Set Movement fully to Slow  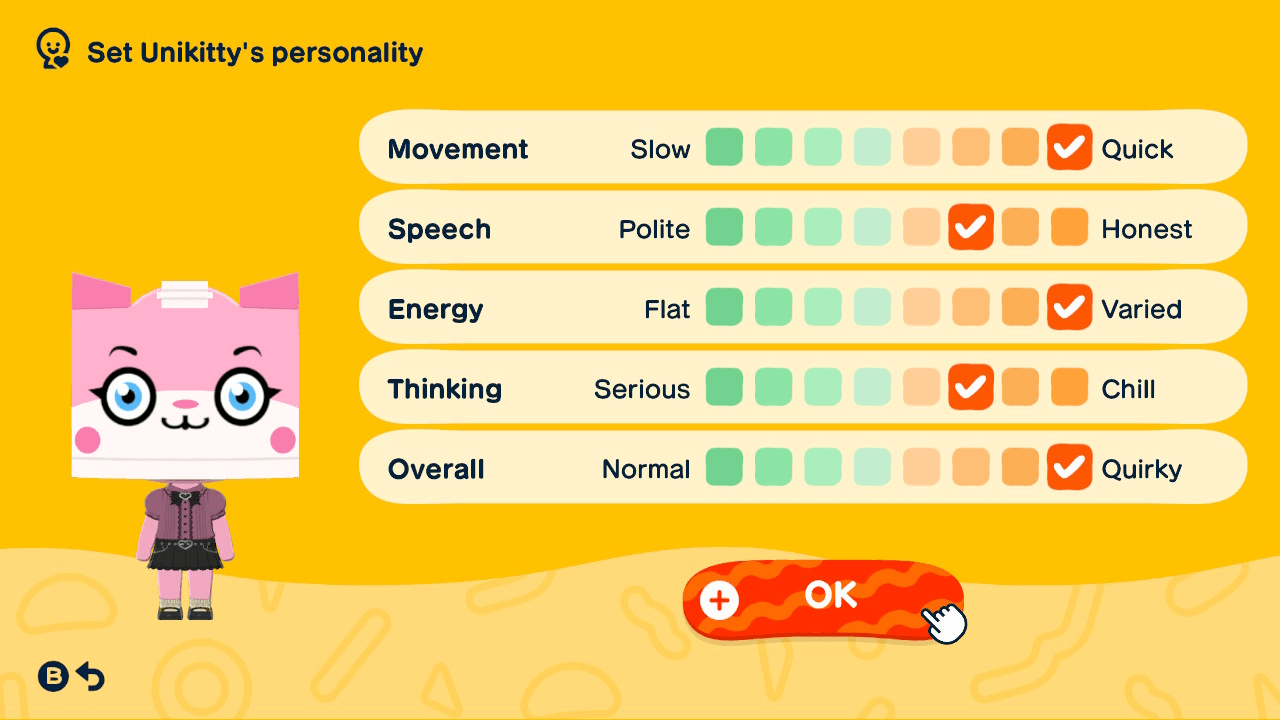[724, 147]
